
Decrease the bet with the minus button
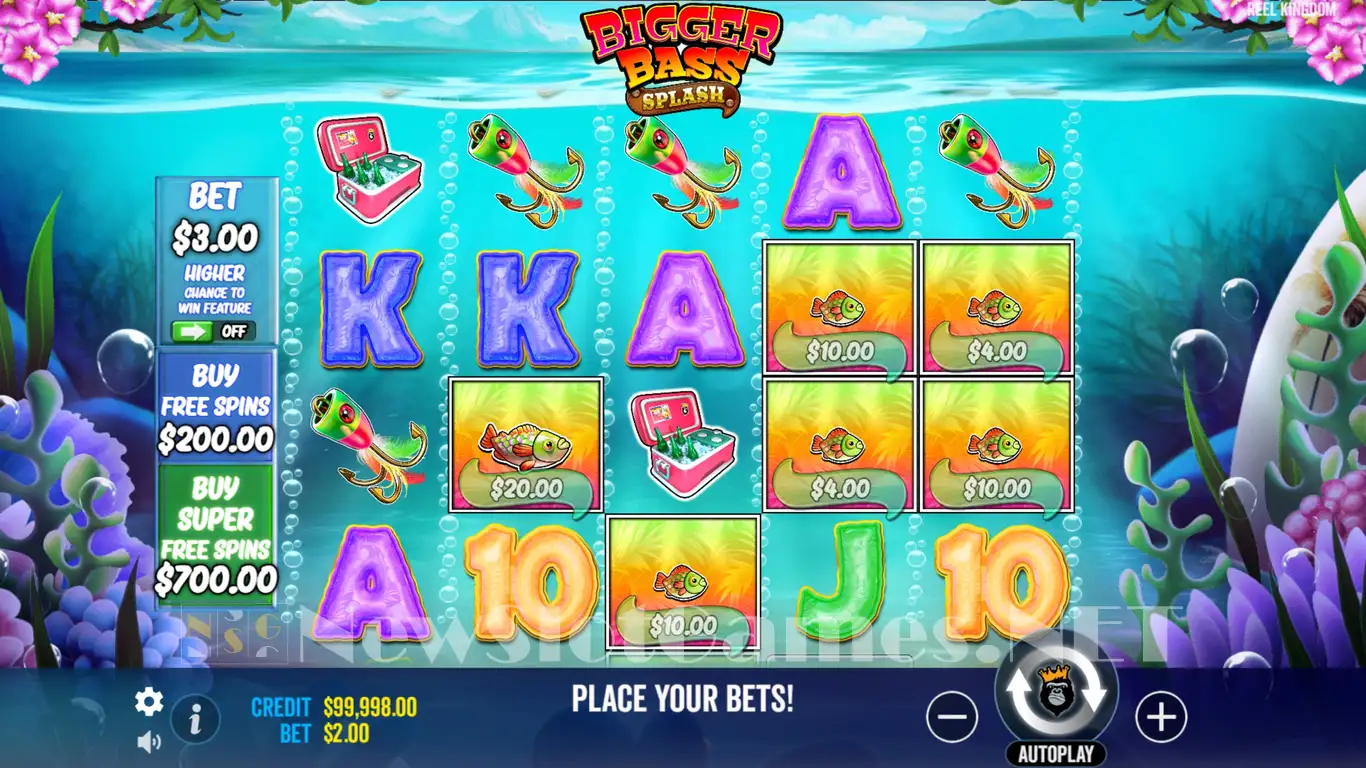click(951, 717)
